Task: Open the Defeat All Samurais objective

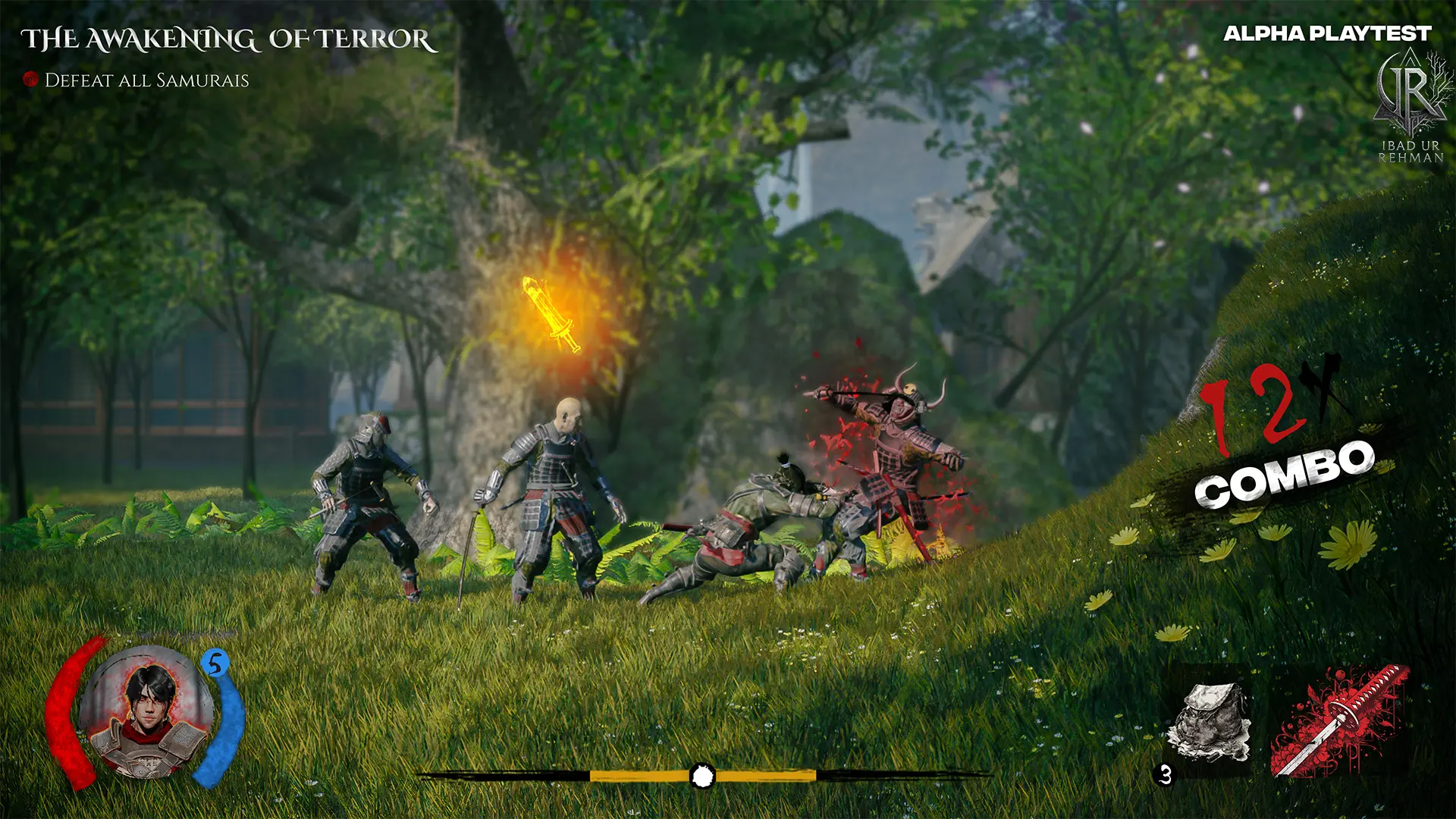Action: 146,80
